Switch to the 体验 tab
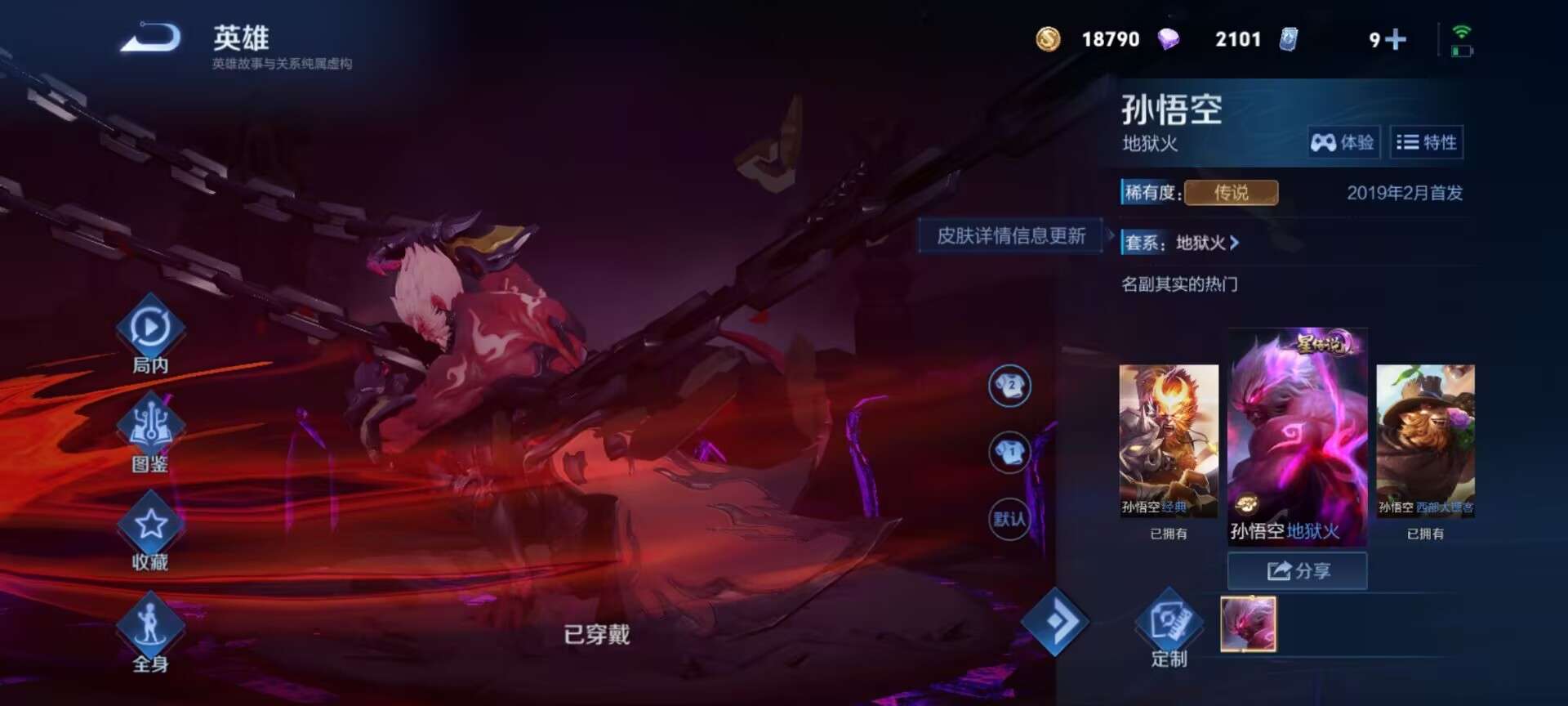The image size is (1568, 706). (x=1345, y=142)
